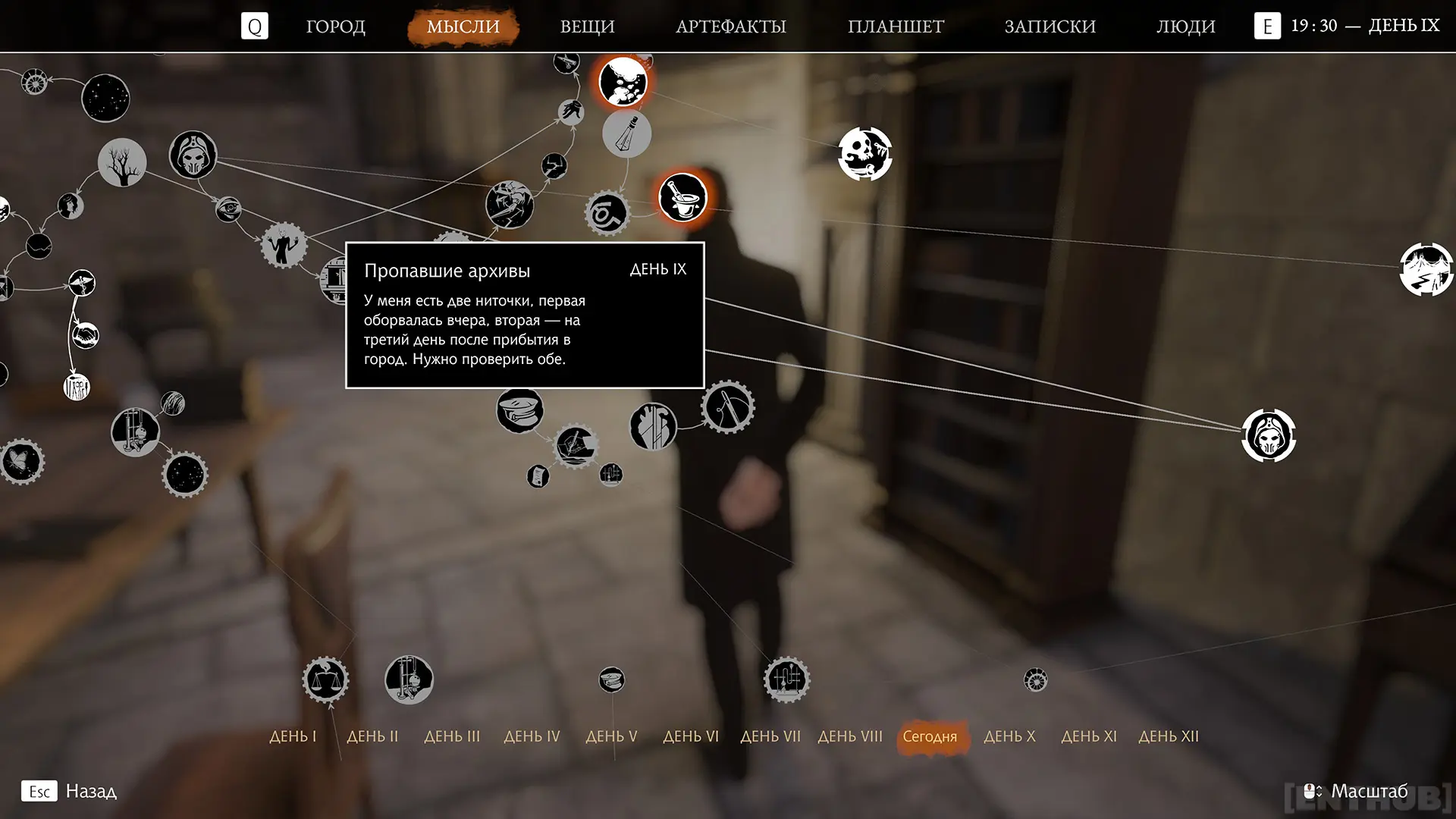Switch to the ГОРОД tab

tap(335, 27)
